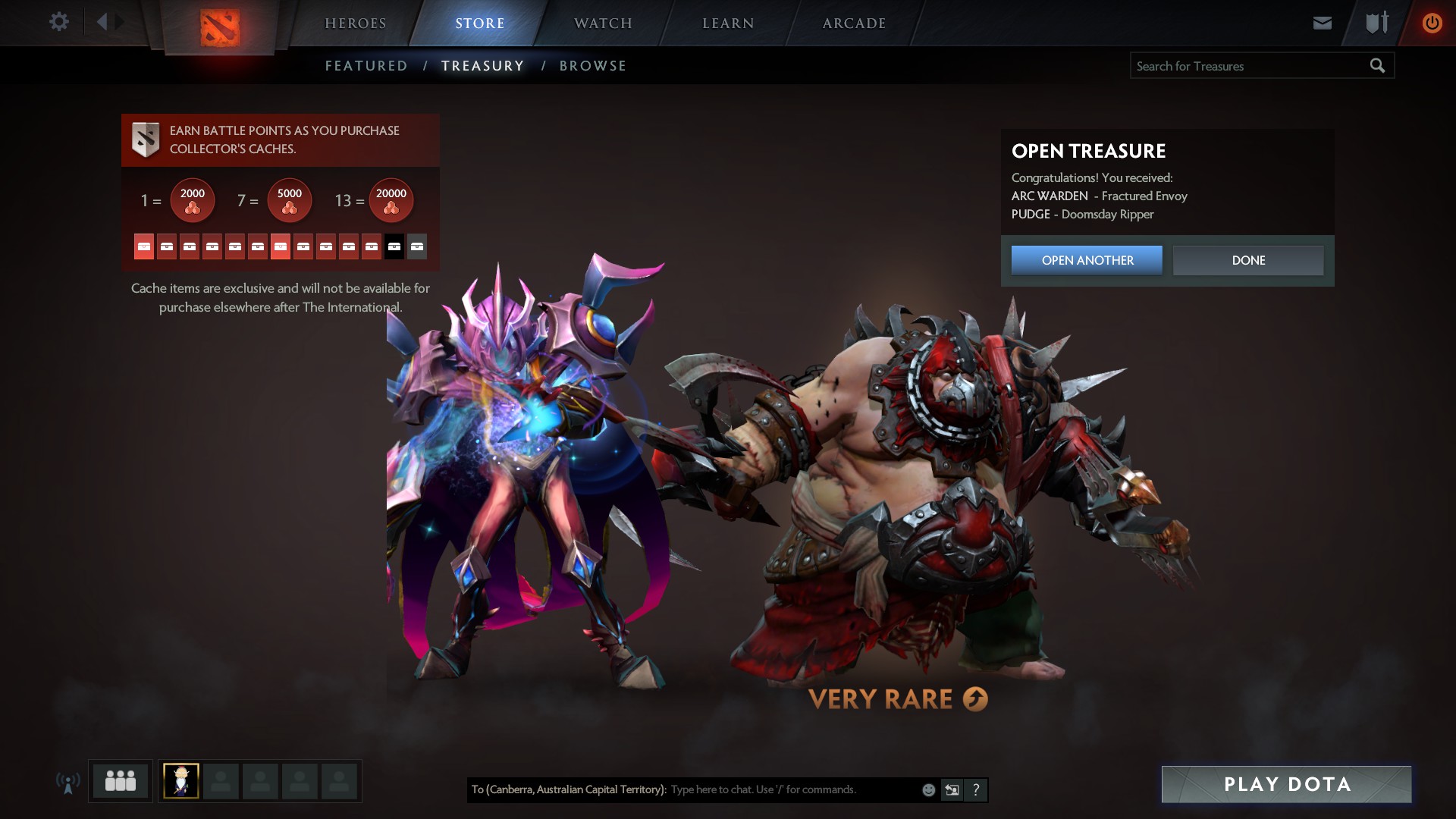
Task: Click the screenshot share icon near chat
Action: click(x=950, y=789)
